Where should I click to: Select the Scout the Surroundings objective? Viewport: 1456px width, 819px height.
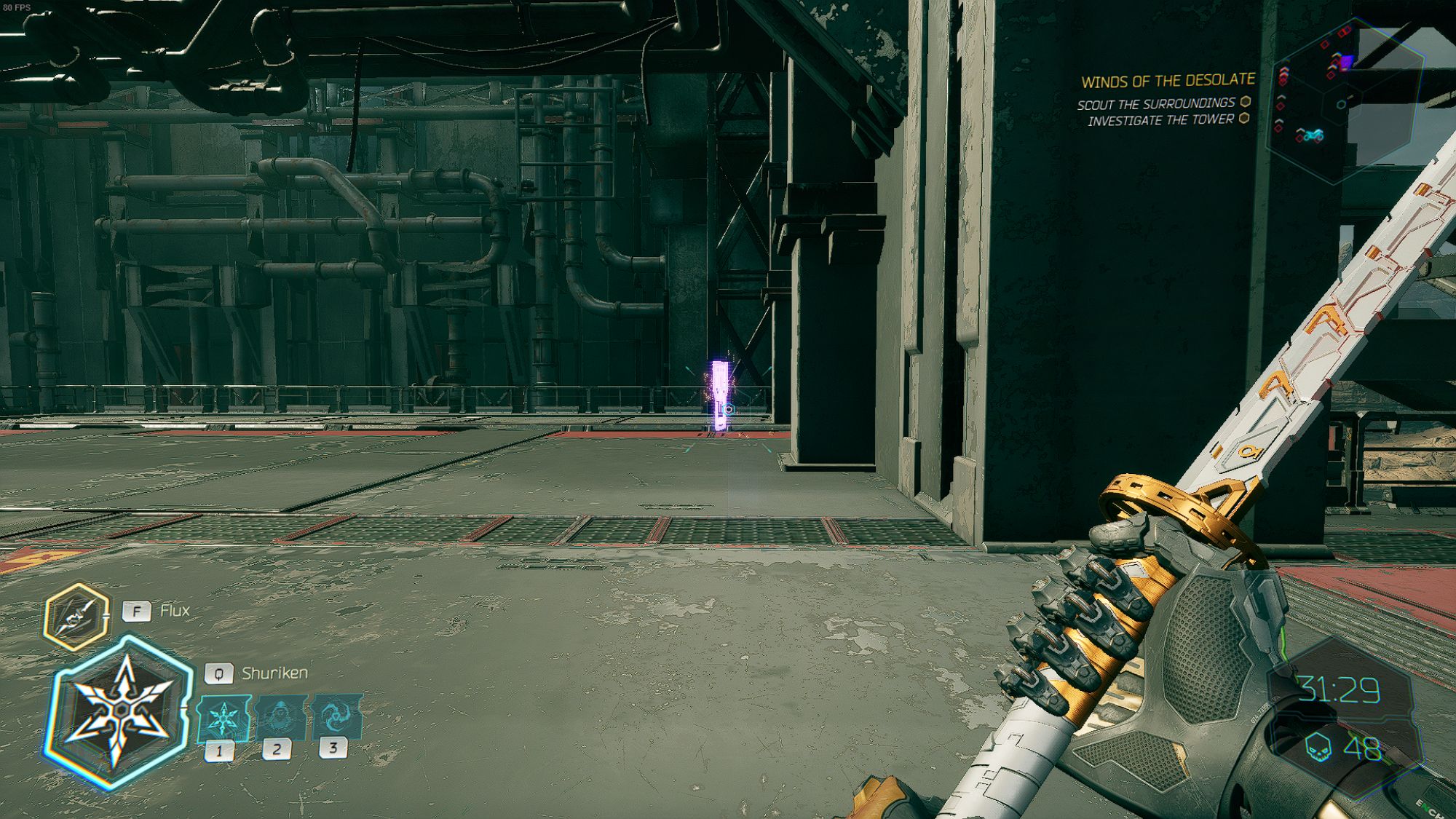1156,104
